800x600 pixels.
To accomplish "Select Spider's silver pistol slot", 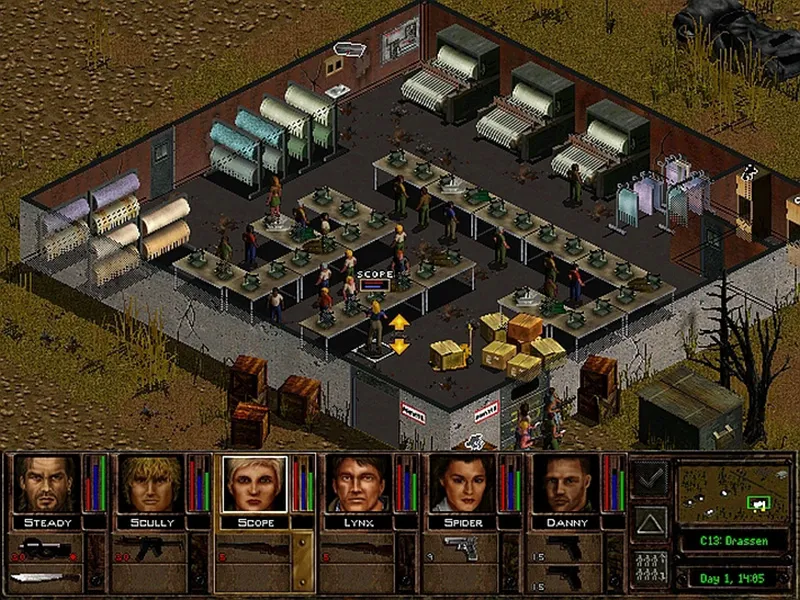I will coord(462,548).
